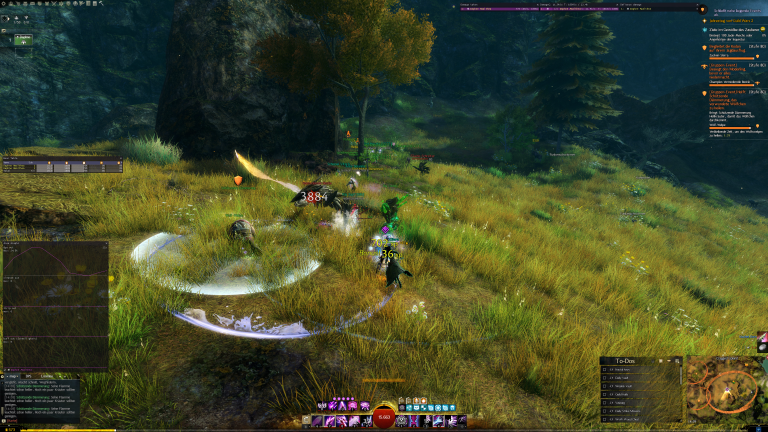Viewport: 768px width, 432px height.
Task: Select the green party member frame
Action: 23,39
